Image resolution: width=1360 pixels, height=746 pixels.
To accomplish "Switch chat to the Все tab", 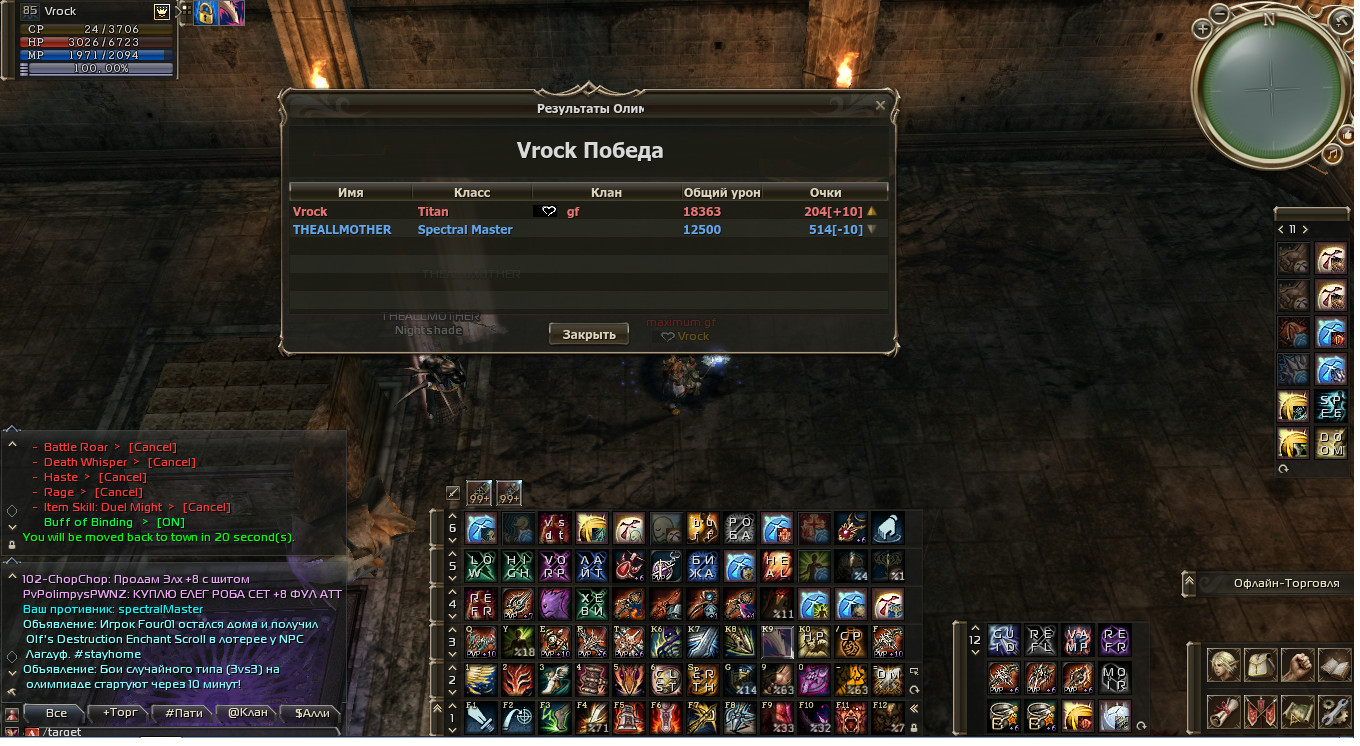I will [x=56, y=713].
